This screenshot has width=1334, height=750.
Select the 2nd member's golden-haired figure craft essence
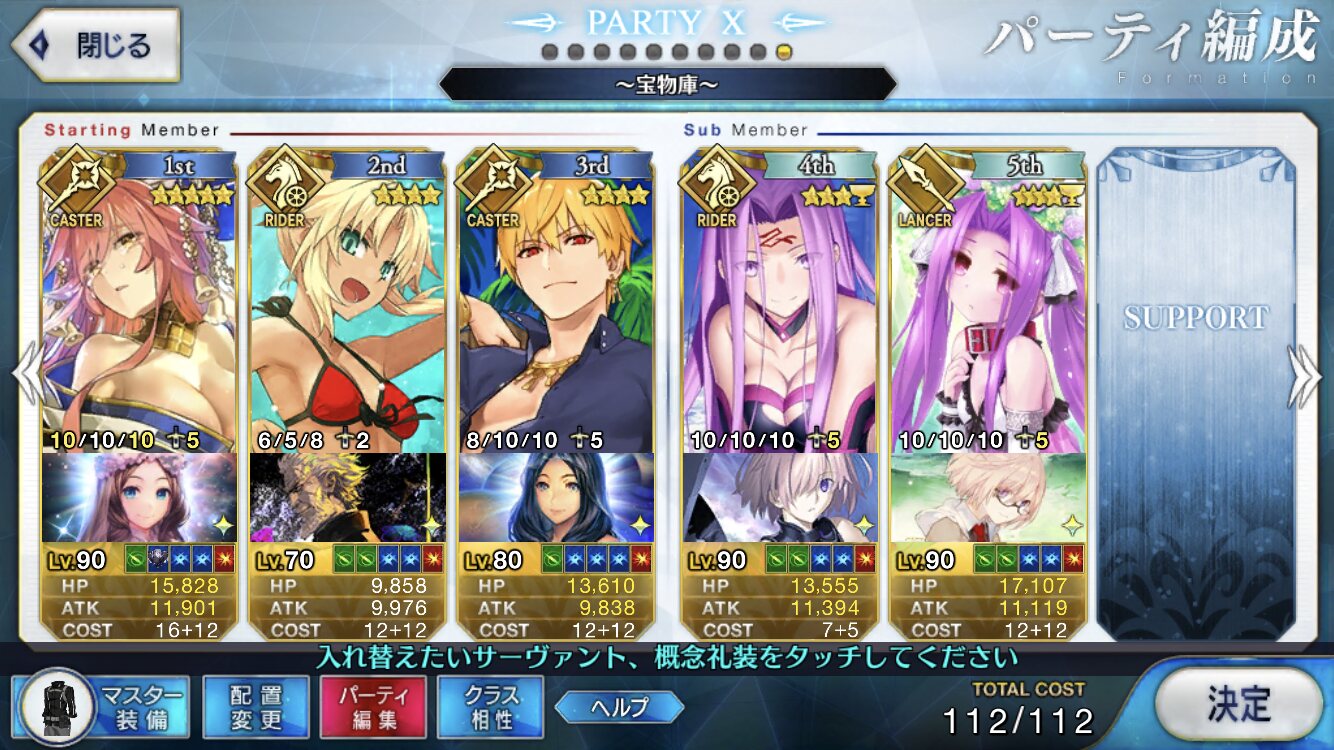[x=346, y=497]
